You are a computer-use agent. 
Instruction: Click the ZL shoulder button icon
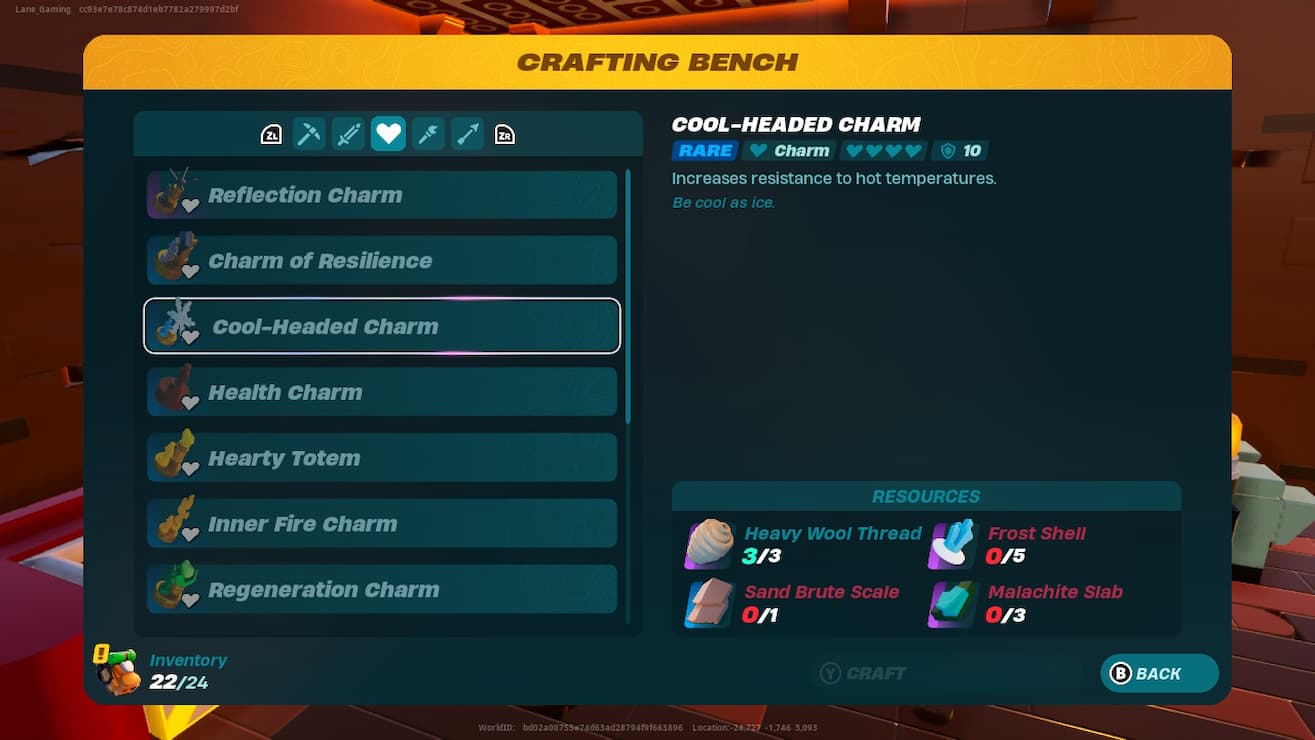pos(270,133)
